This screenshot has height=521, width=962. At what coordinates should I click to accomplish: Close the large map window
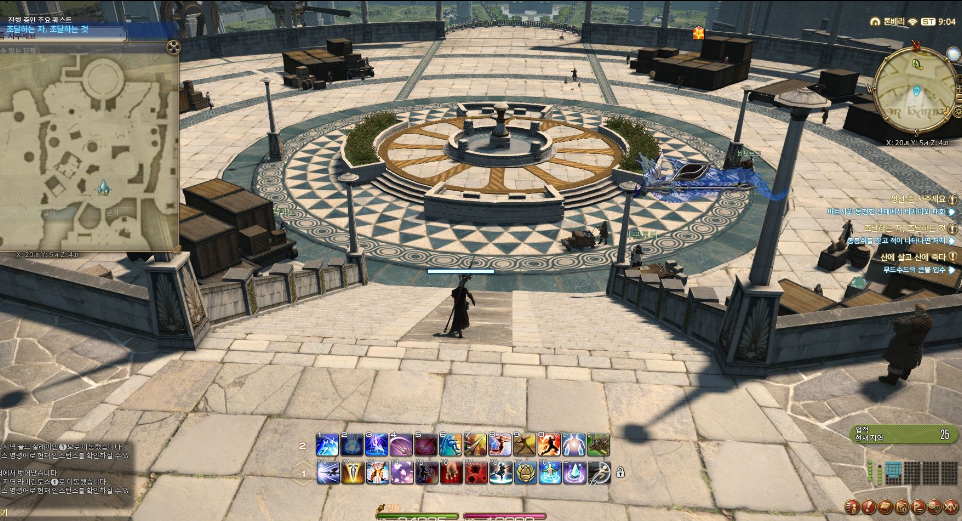point(172,47)
